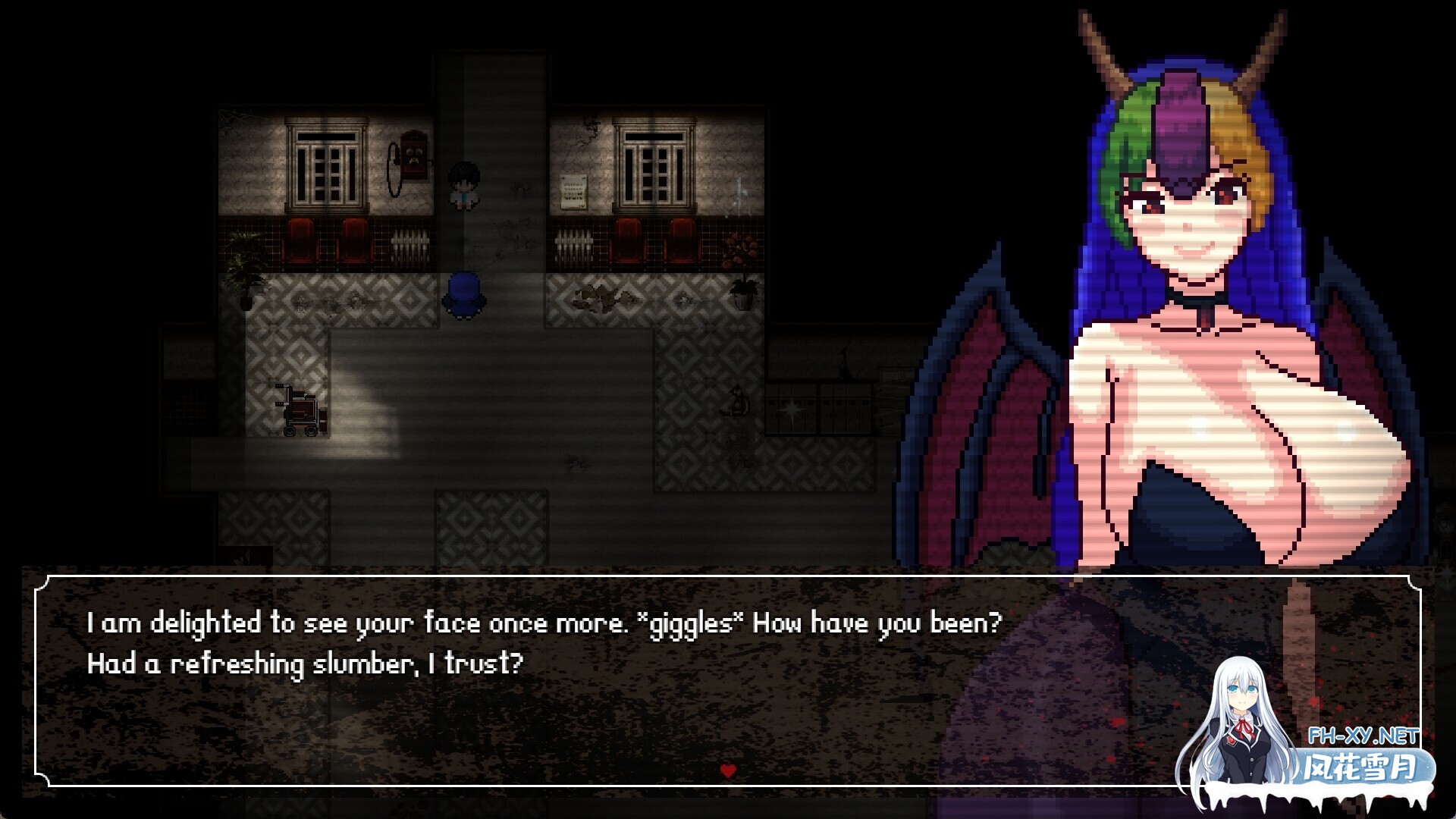Select the boy NPC standing in the hallway

465,184
